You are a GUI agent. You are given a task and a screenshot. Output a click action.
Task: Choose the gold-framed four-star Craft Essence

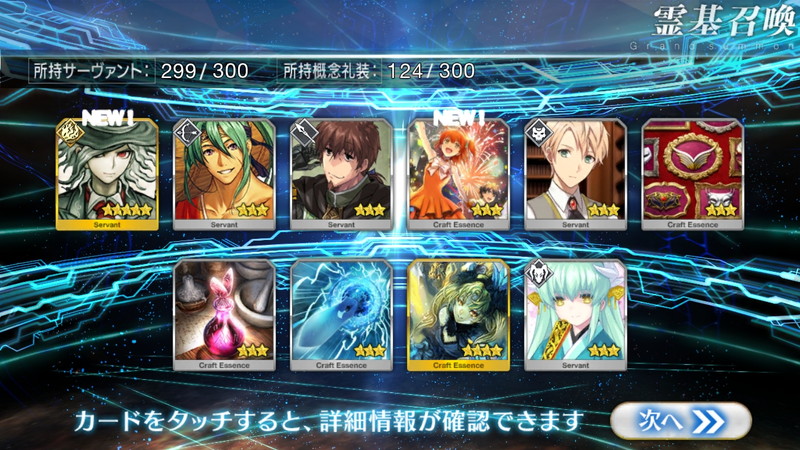tap(458, 314)
